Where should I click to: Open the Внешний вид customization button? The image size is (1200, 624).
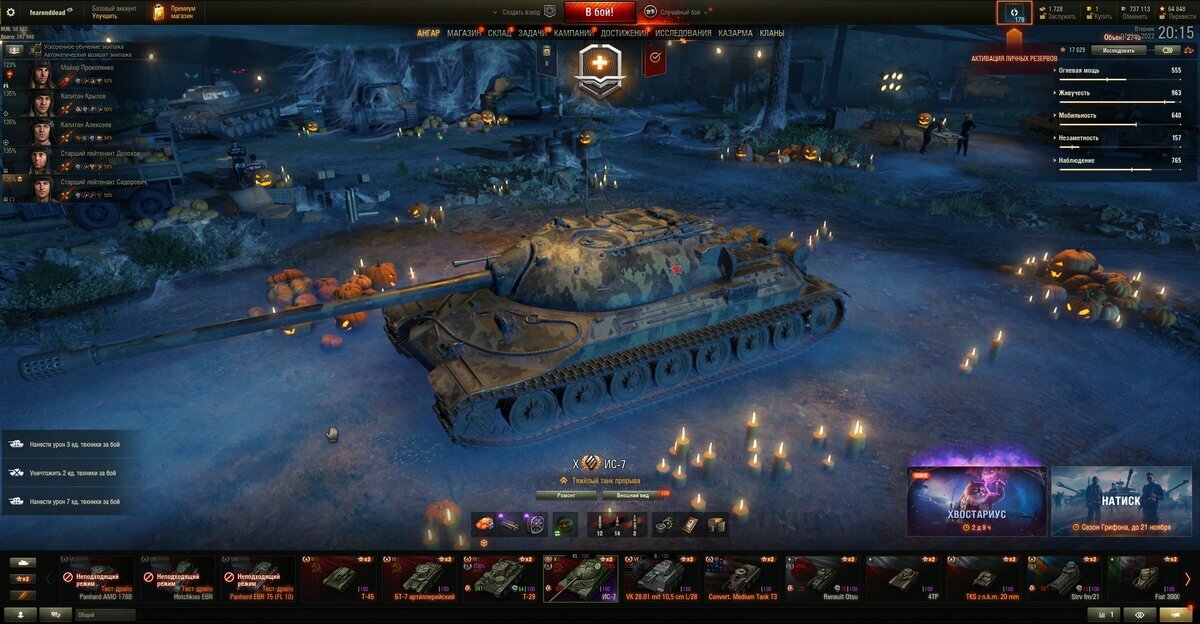632,495
